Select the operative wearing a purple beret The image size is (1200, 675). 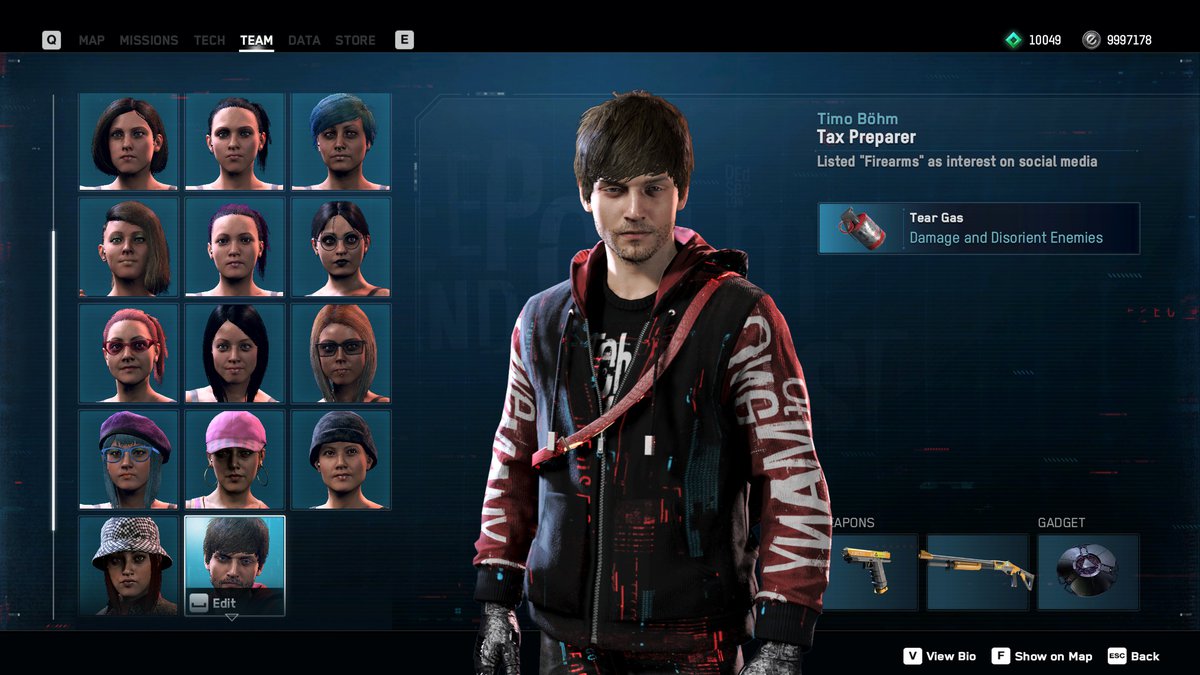coord(129,459)
